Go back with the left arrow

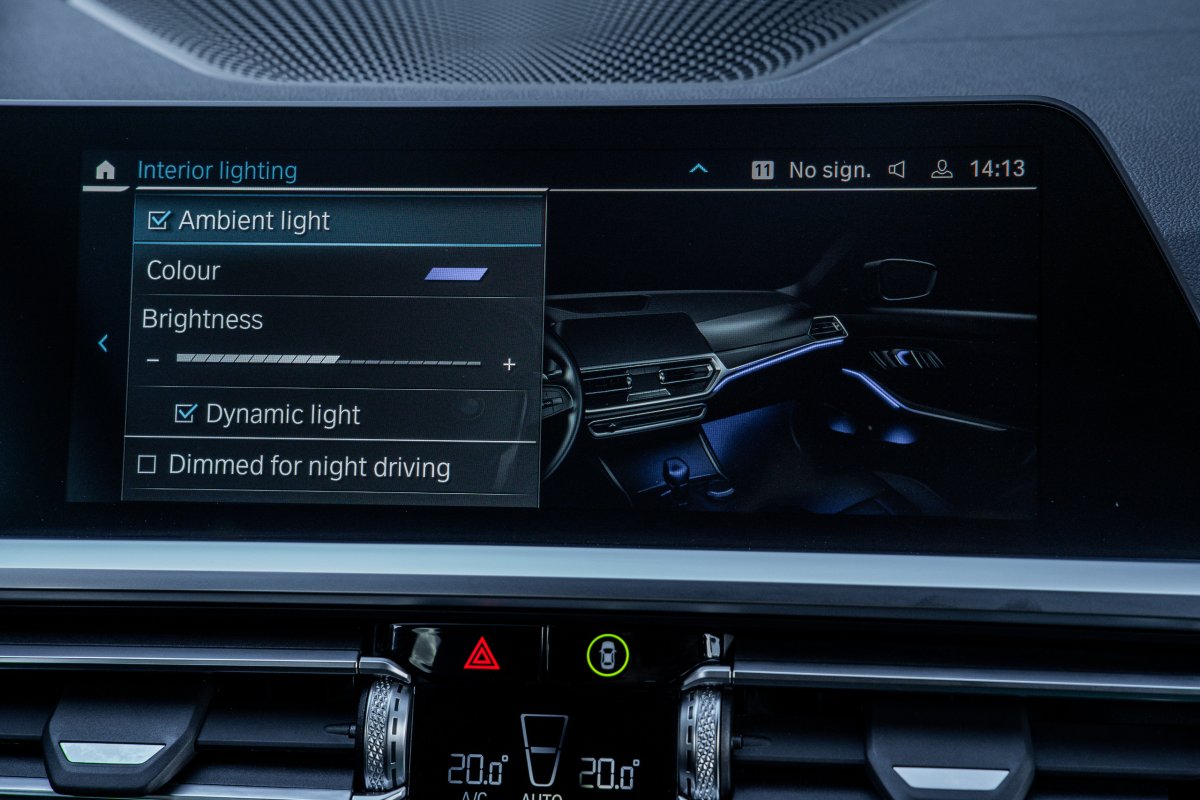click(x=102, y=344)
